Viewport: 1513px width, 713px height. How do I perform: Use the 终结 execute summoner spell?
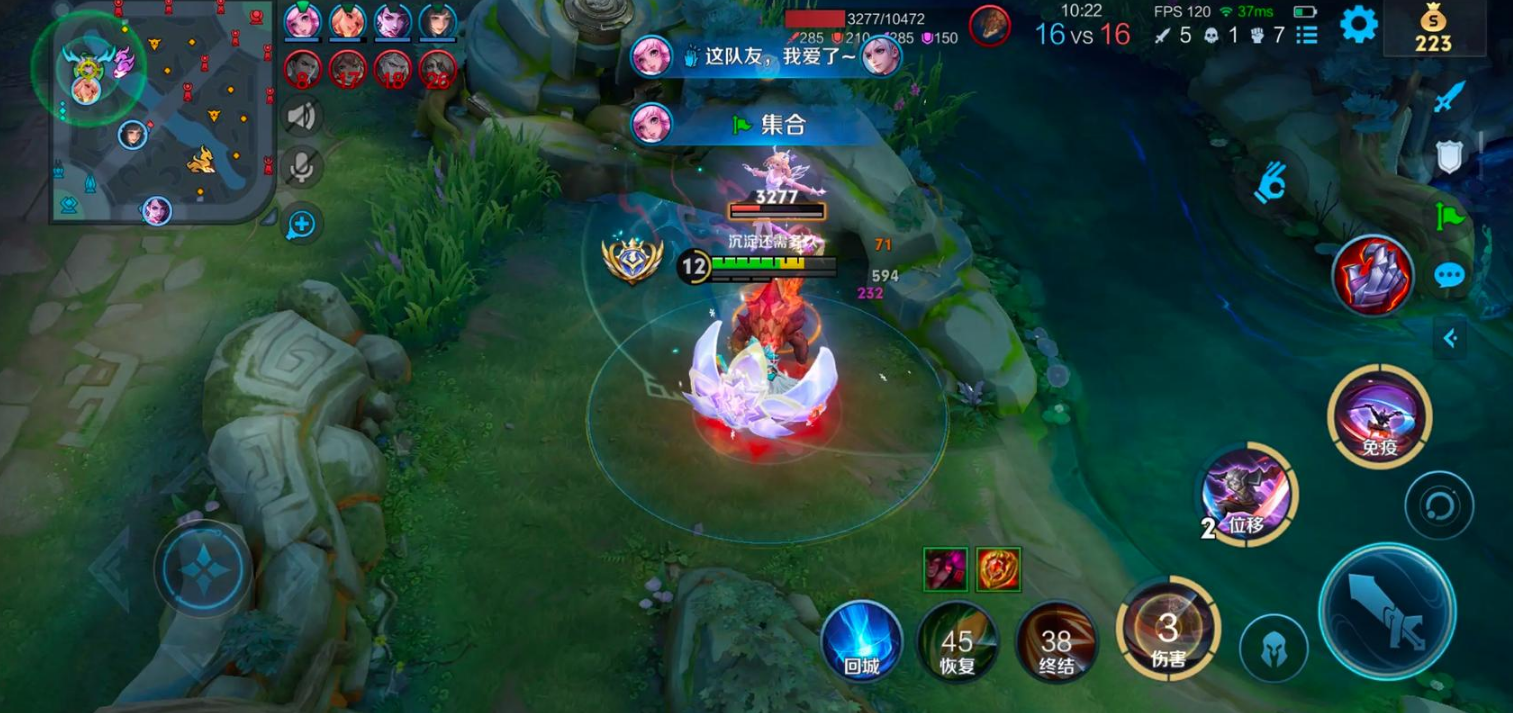pos(1056,642)
